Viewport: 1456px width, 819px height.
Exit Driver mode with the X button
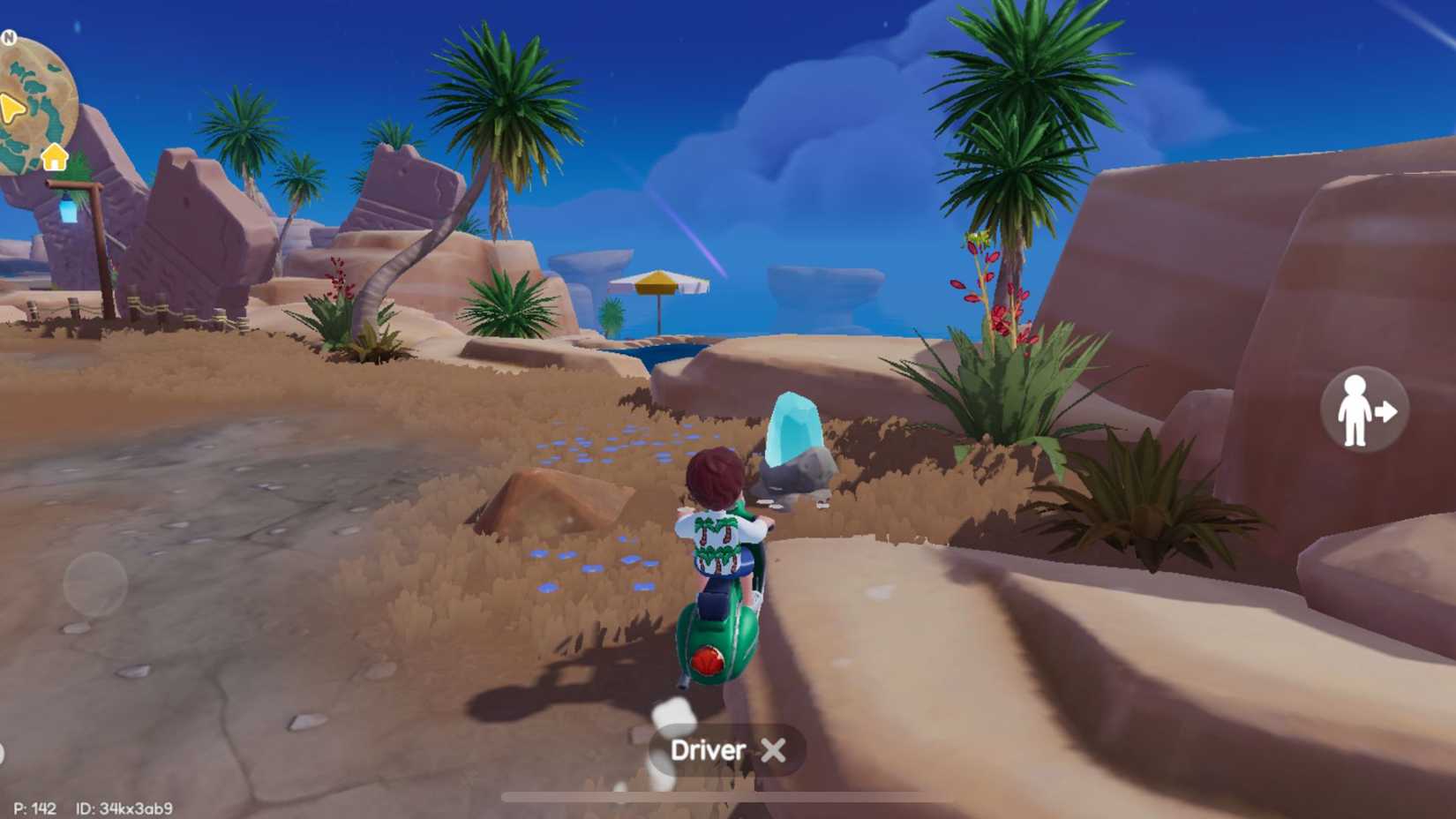coord(772,749)
